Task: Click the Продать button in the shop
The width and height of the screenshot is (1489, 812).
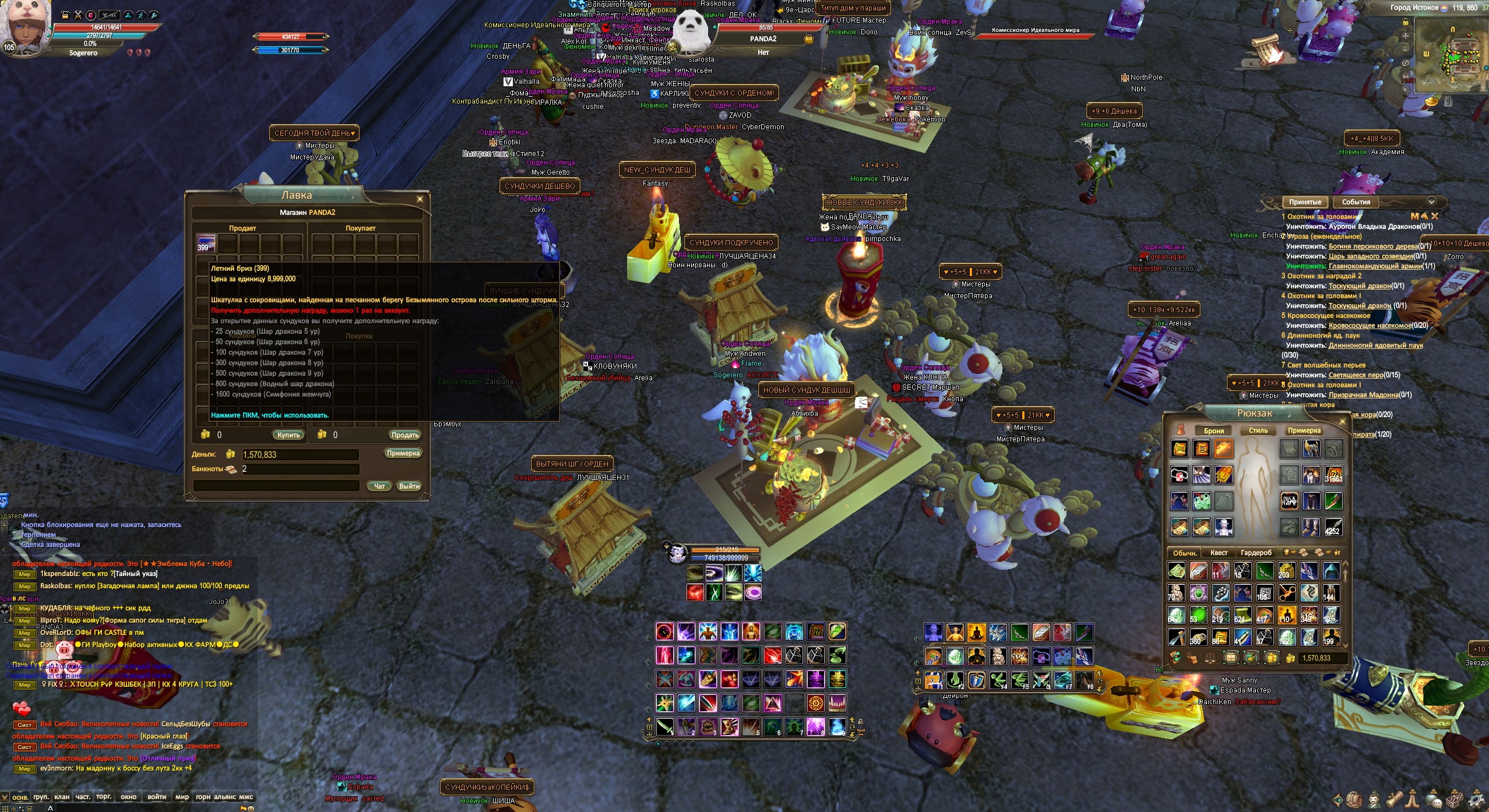Action: point(404,435)
